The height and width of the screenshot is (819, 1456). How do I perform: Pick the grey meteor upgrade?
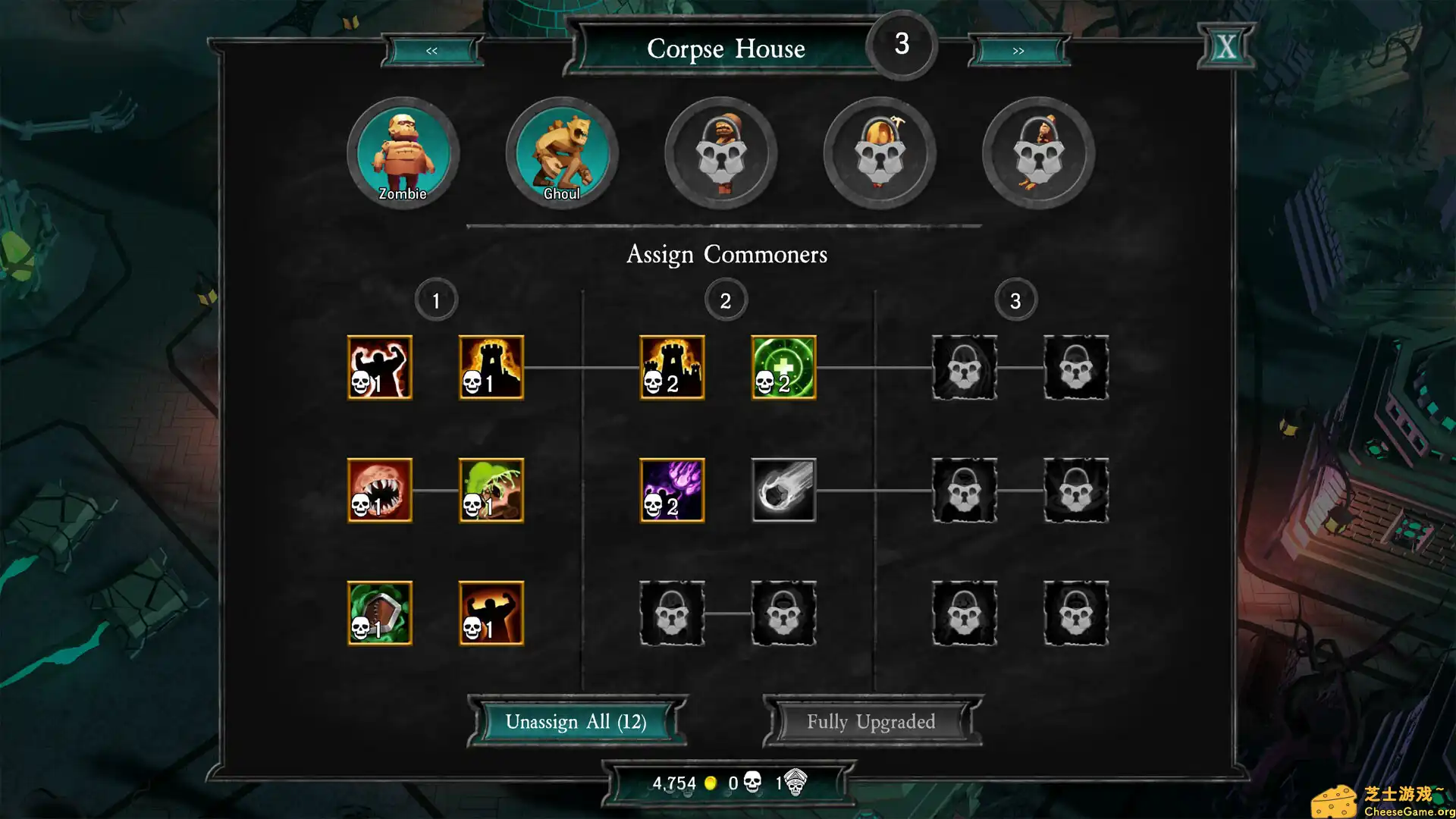coord(783,491)
